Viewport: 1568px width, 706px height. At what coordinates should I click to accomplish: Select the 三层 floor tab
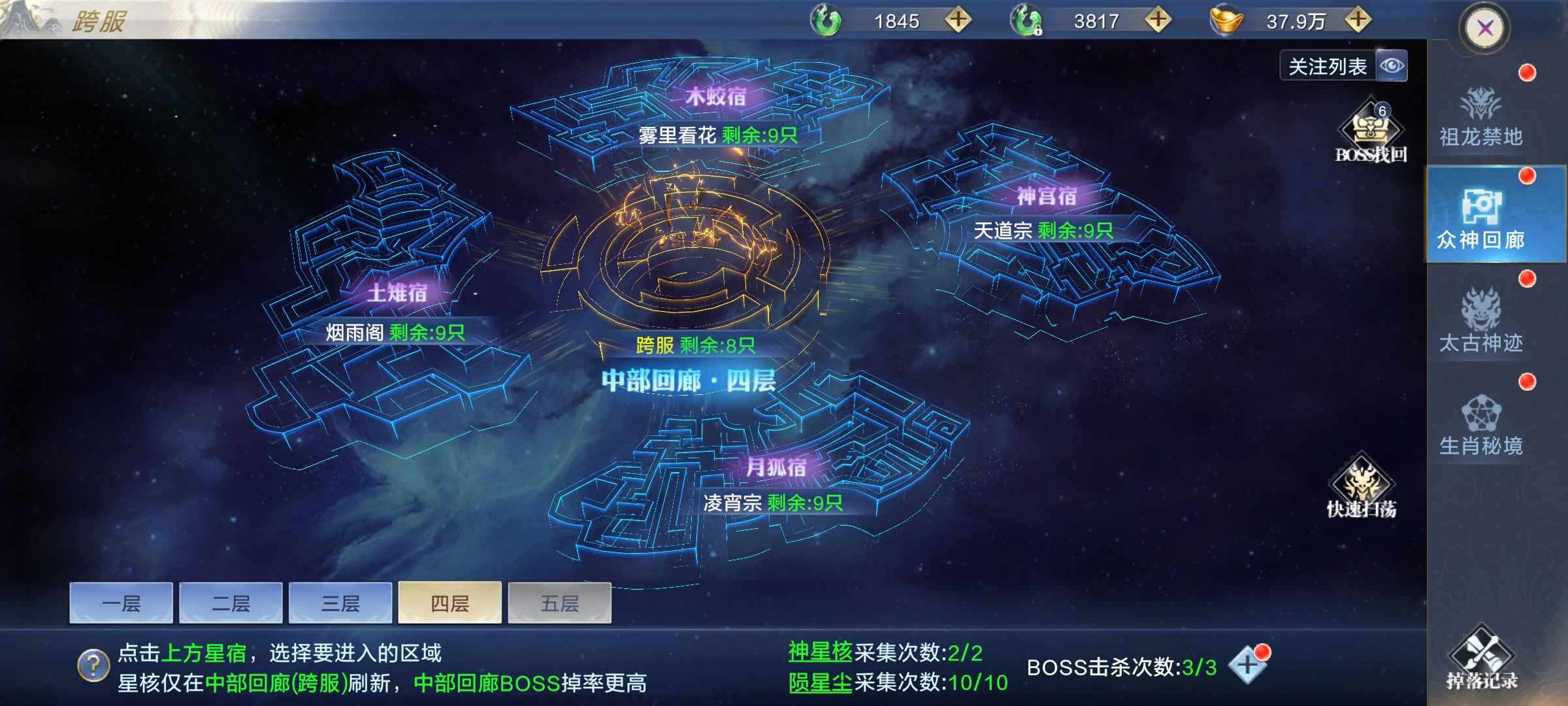click(340, 603)
